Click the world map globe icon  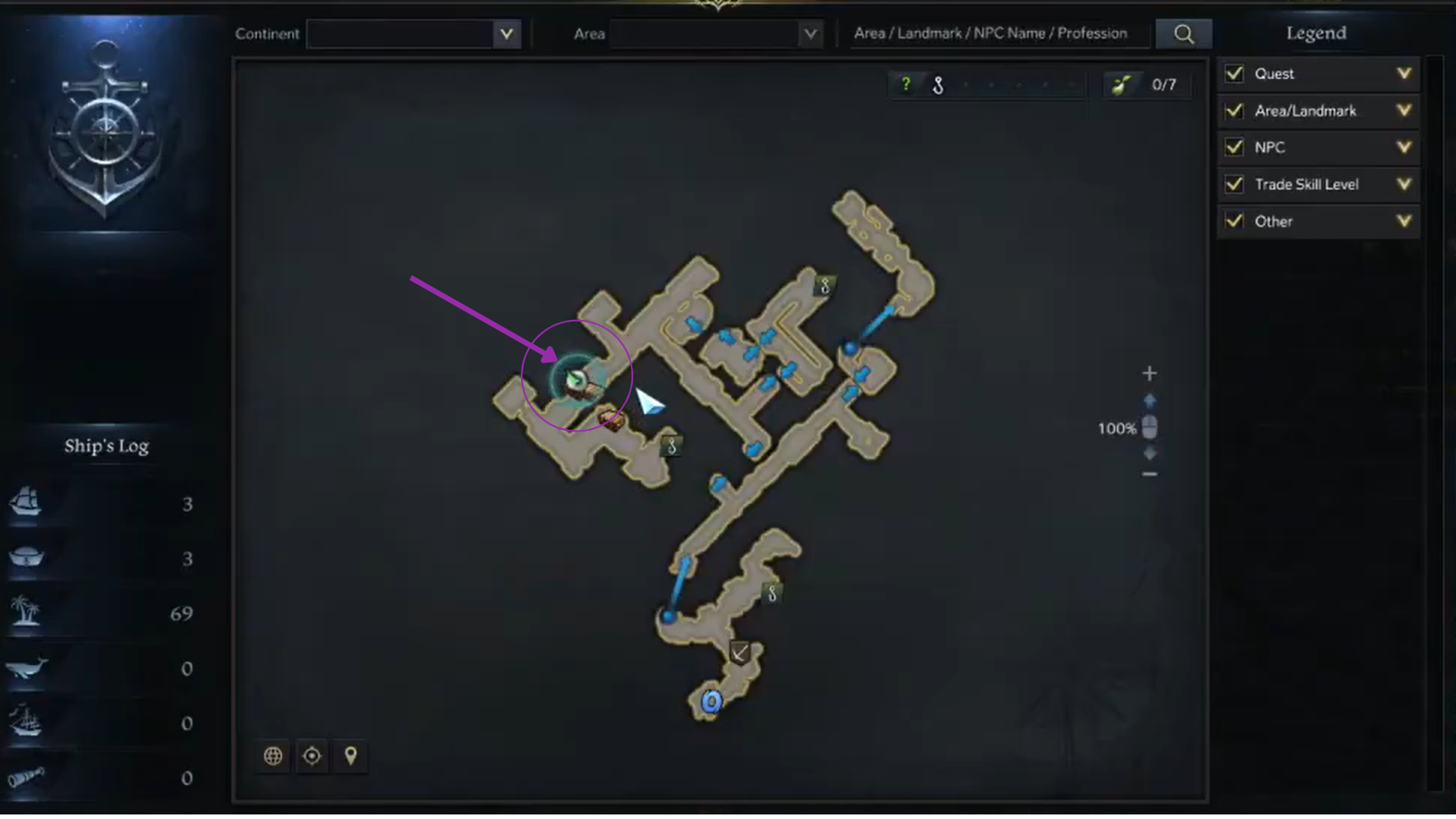pos(273,756)
